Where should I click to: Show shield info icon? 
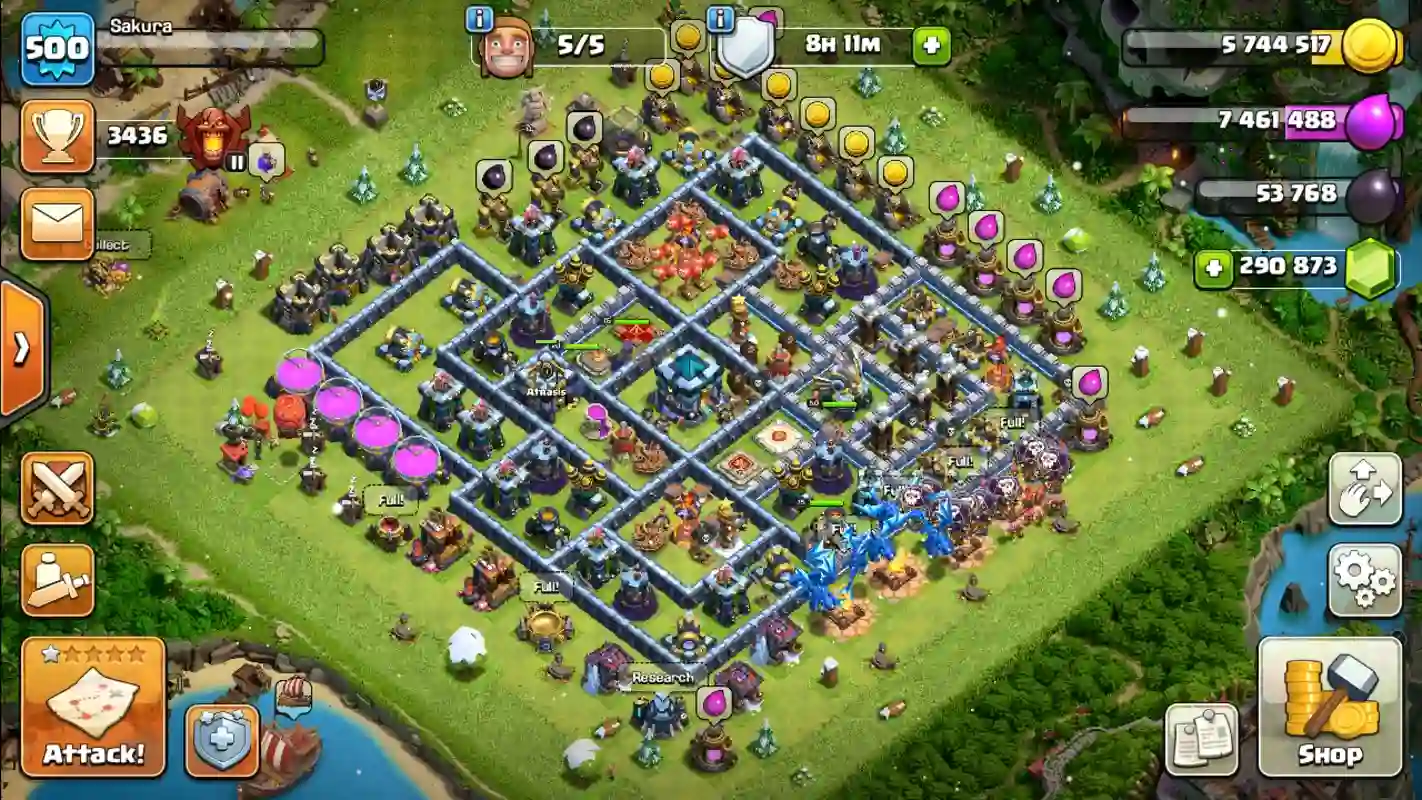[x=720, y=19]
